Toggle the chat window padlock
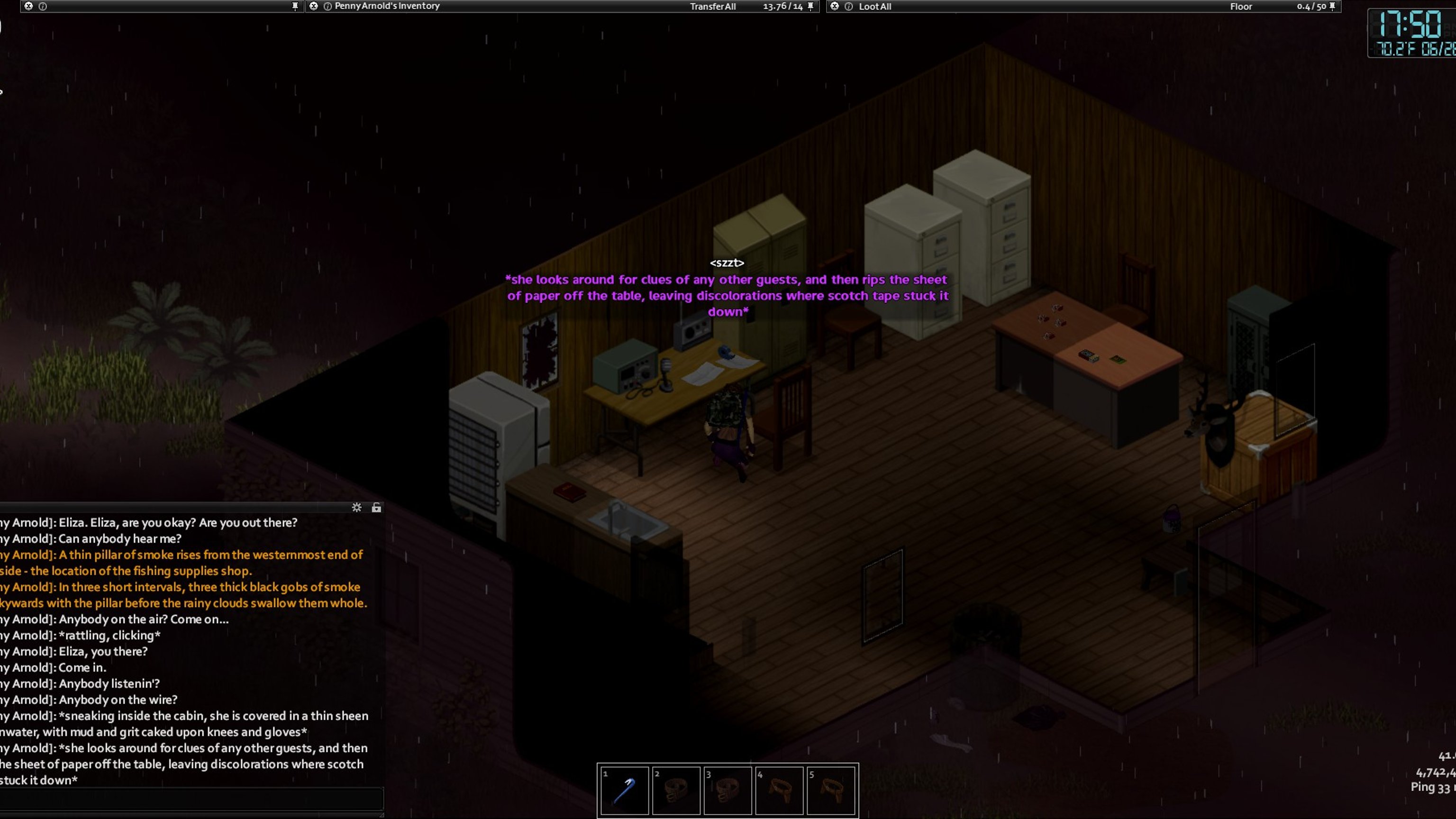The width and height of the screenshot is (1456, 819). [x=376, y=508]
